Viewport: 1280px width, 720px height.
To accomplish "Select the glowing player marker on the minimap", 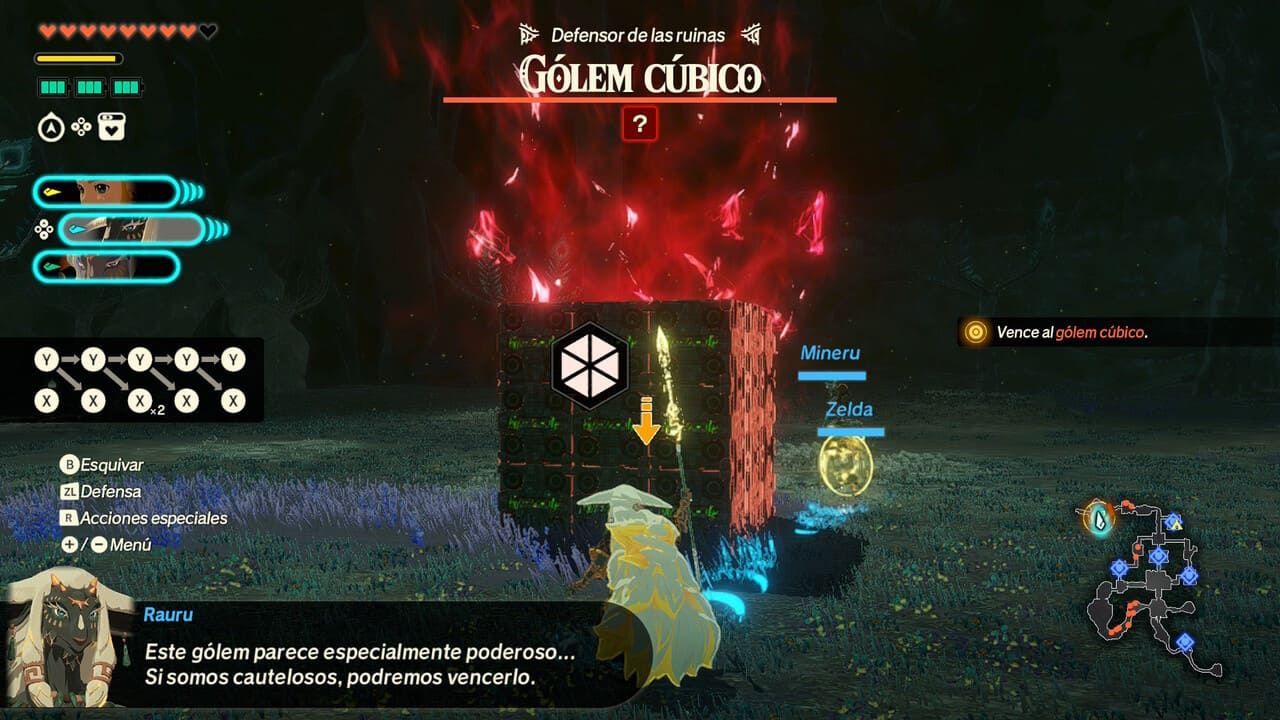I will 1100,519.
